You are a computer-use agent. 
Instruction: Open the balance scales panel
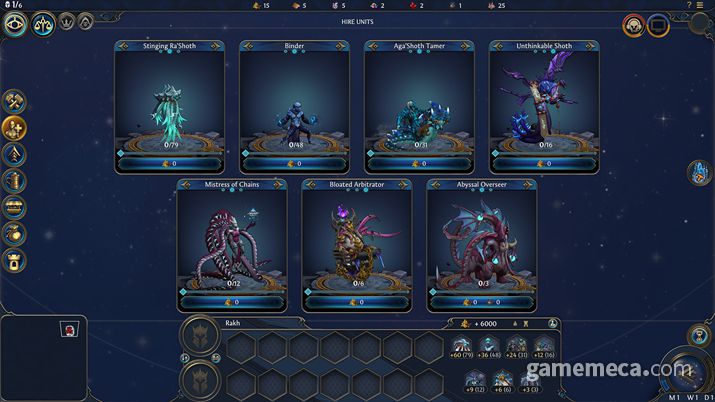(x=44, y=24)
